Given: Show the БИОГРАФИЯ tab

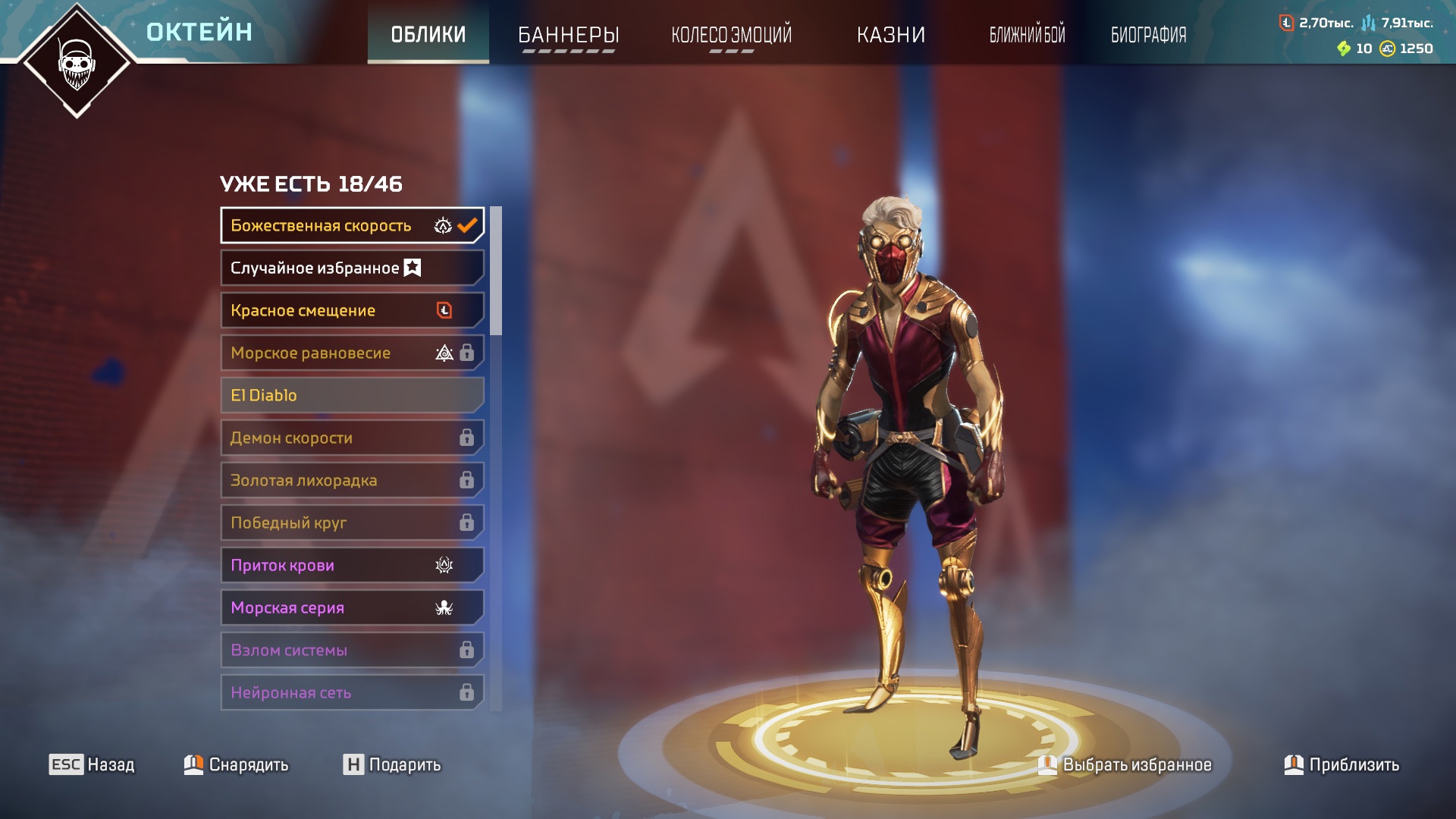Looking at the screenshot, I should pos(1148,34).
